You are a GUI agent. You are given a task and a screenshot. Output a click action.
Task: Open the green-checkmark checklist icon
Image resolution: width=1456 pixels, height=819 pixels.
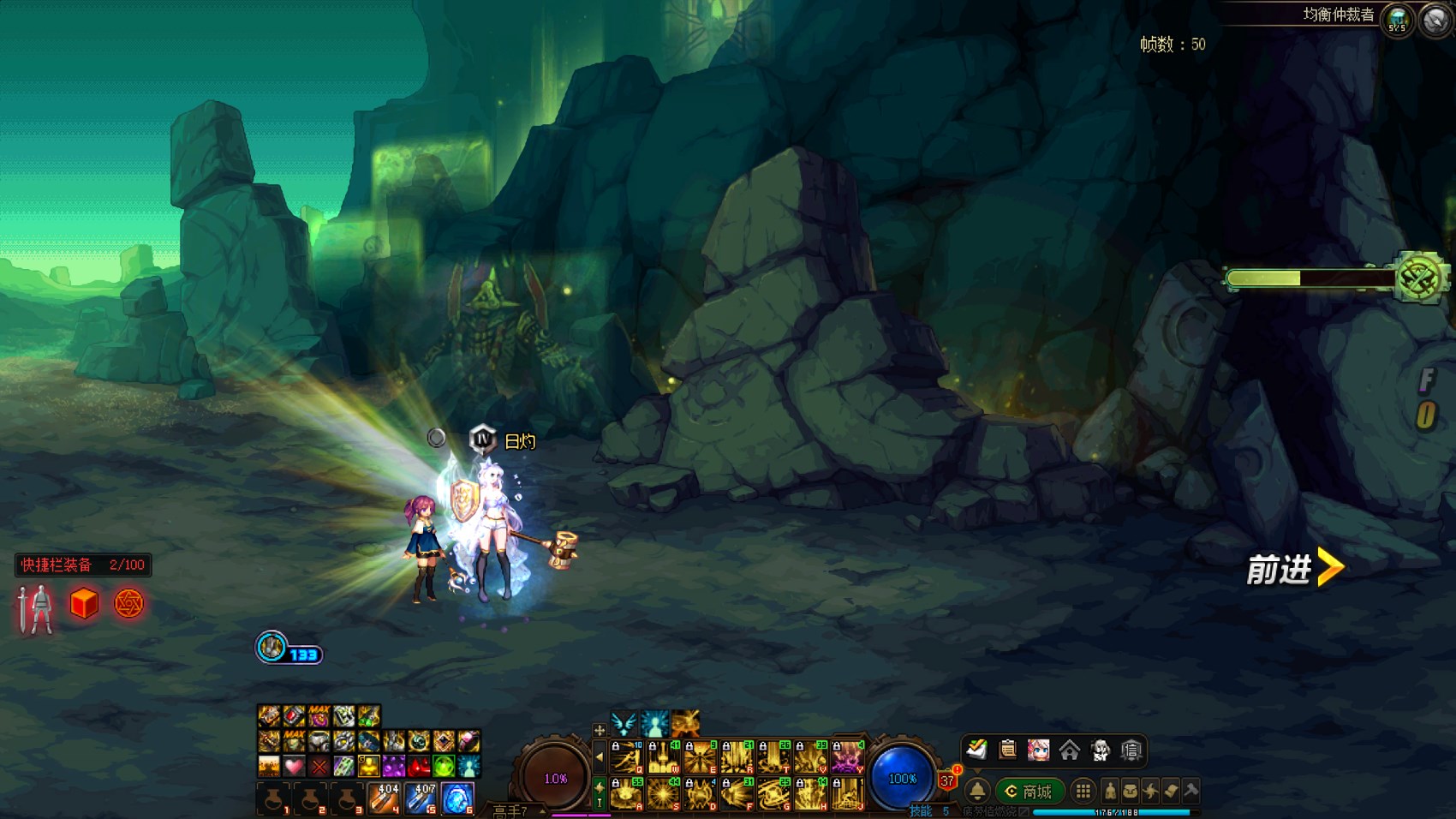coord(977,750)
